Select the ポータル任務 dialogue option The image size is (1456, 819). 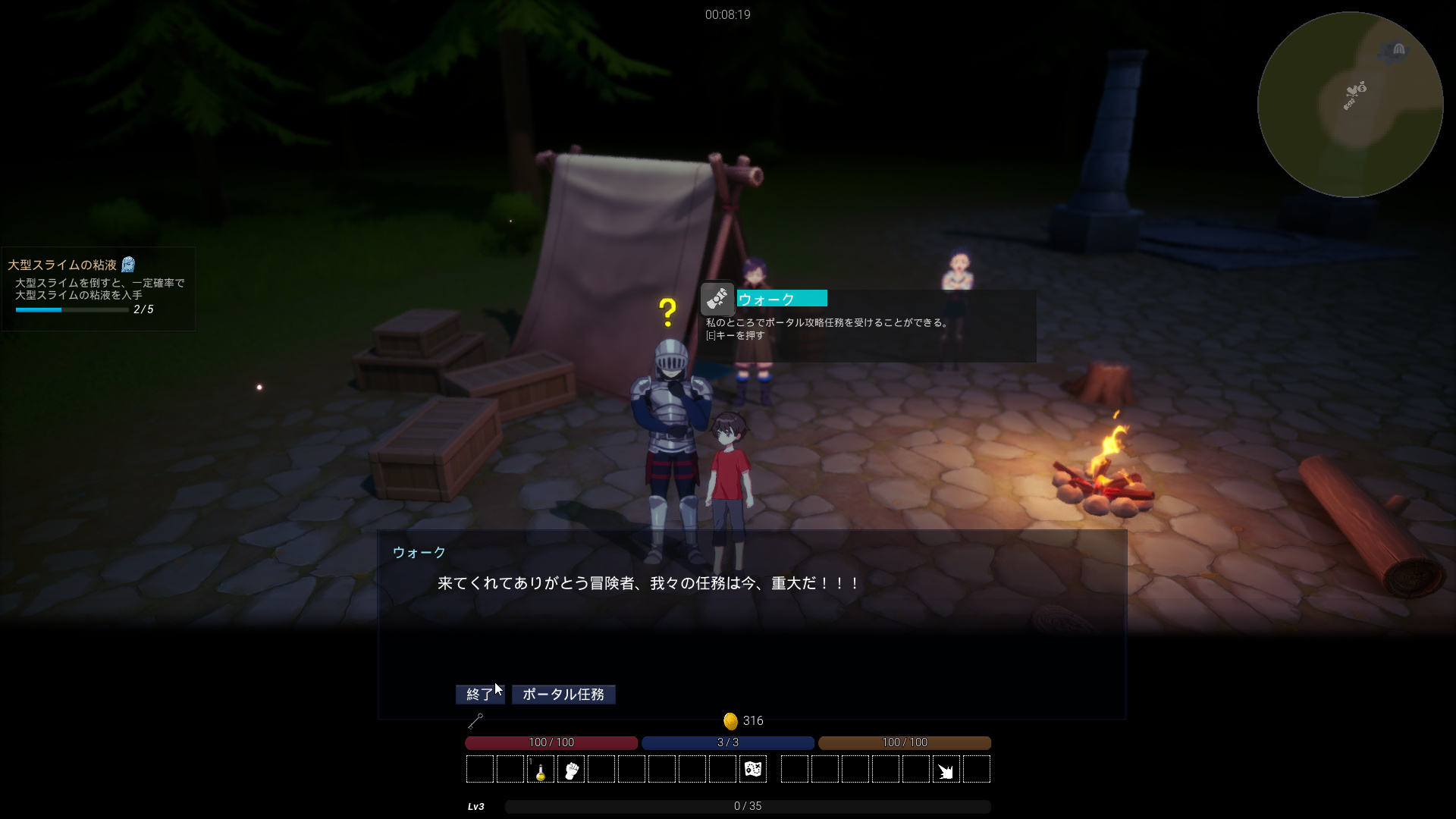pyautogui.click(x=563, y=695)
